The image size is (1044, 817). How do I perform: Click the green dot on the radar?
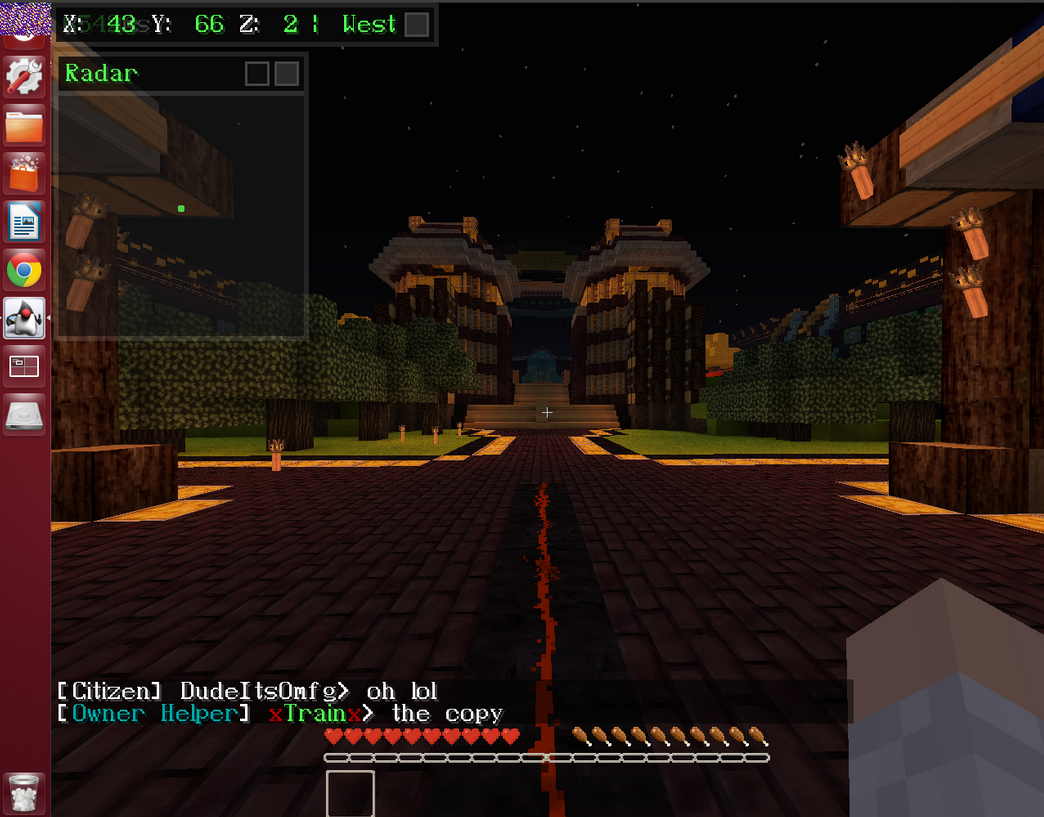(x=181, y=208)
